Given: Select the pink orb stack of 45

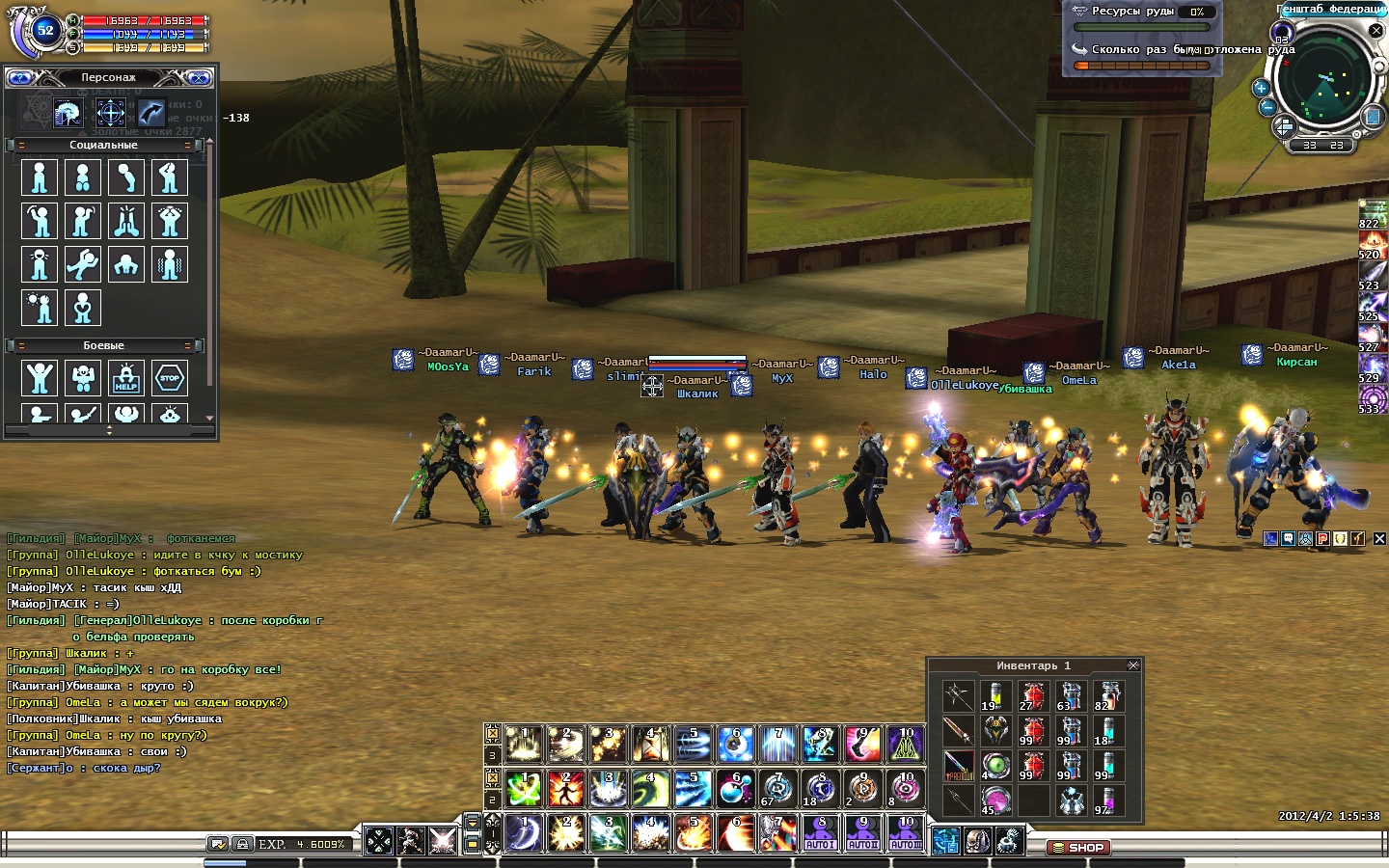Looking at the screenshot, I should coord(995,800).
